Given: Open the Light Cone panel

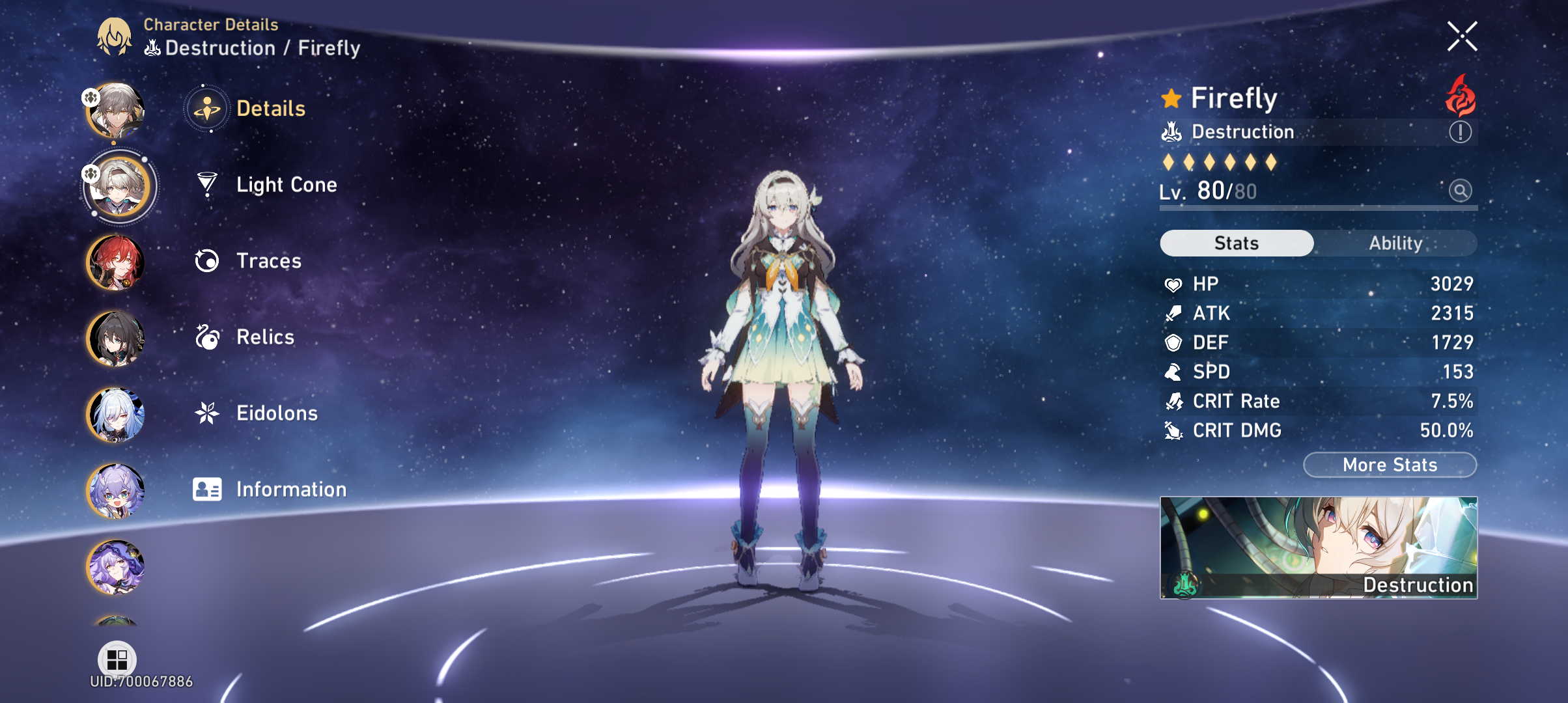Looking at the screenshot, I should (x=287, y=185).
